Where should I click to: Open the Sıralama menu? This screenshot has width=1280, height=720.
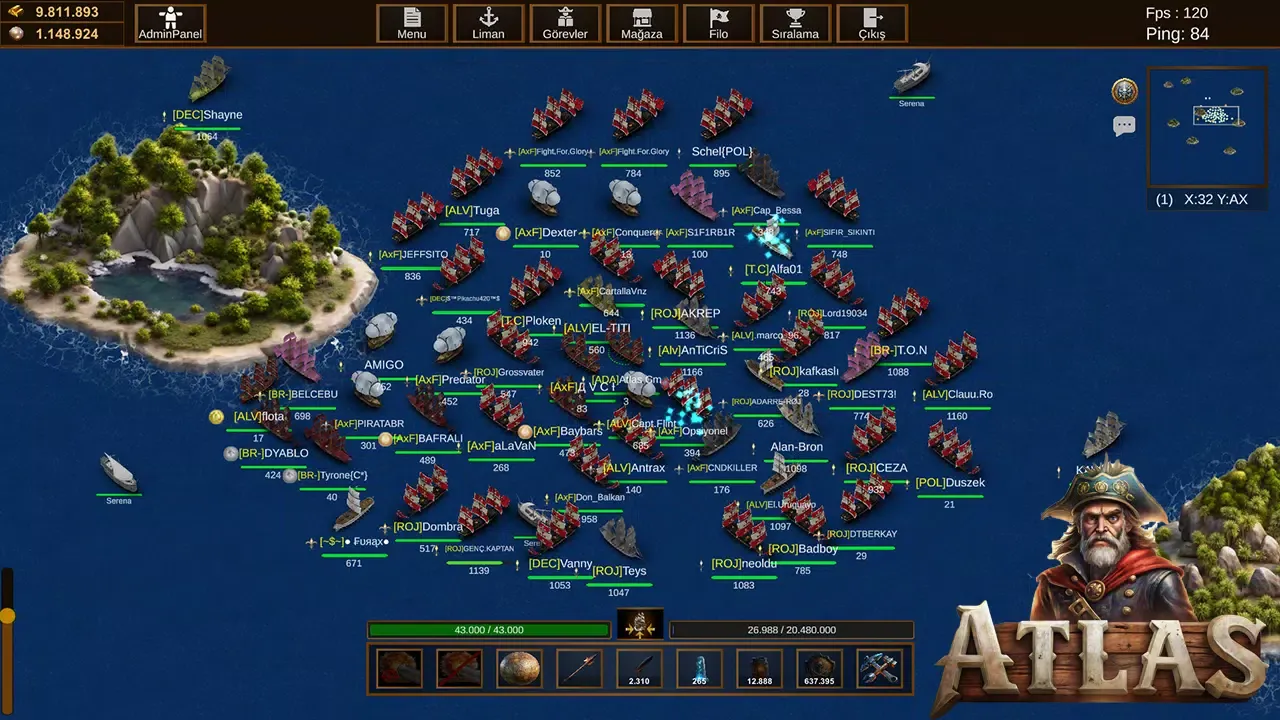click(x=795, y=23)
